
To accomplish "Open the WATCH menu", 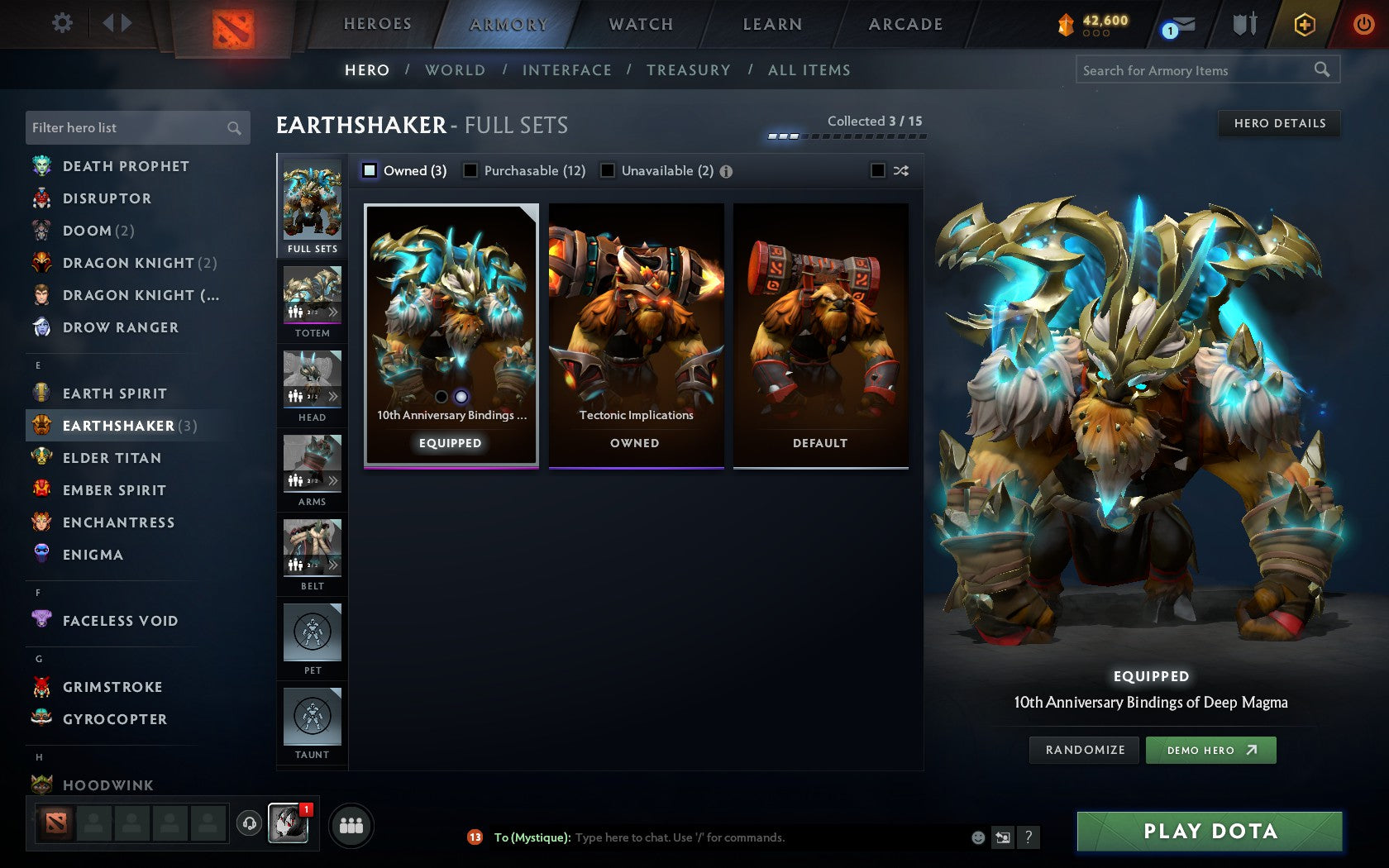I will (x=640, y=24).
